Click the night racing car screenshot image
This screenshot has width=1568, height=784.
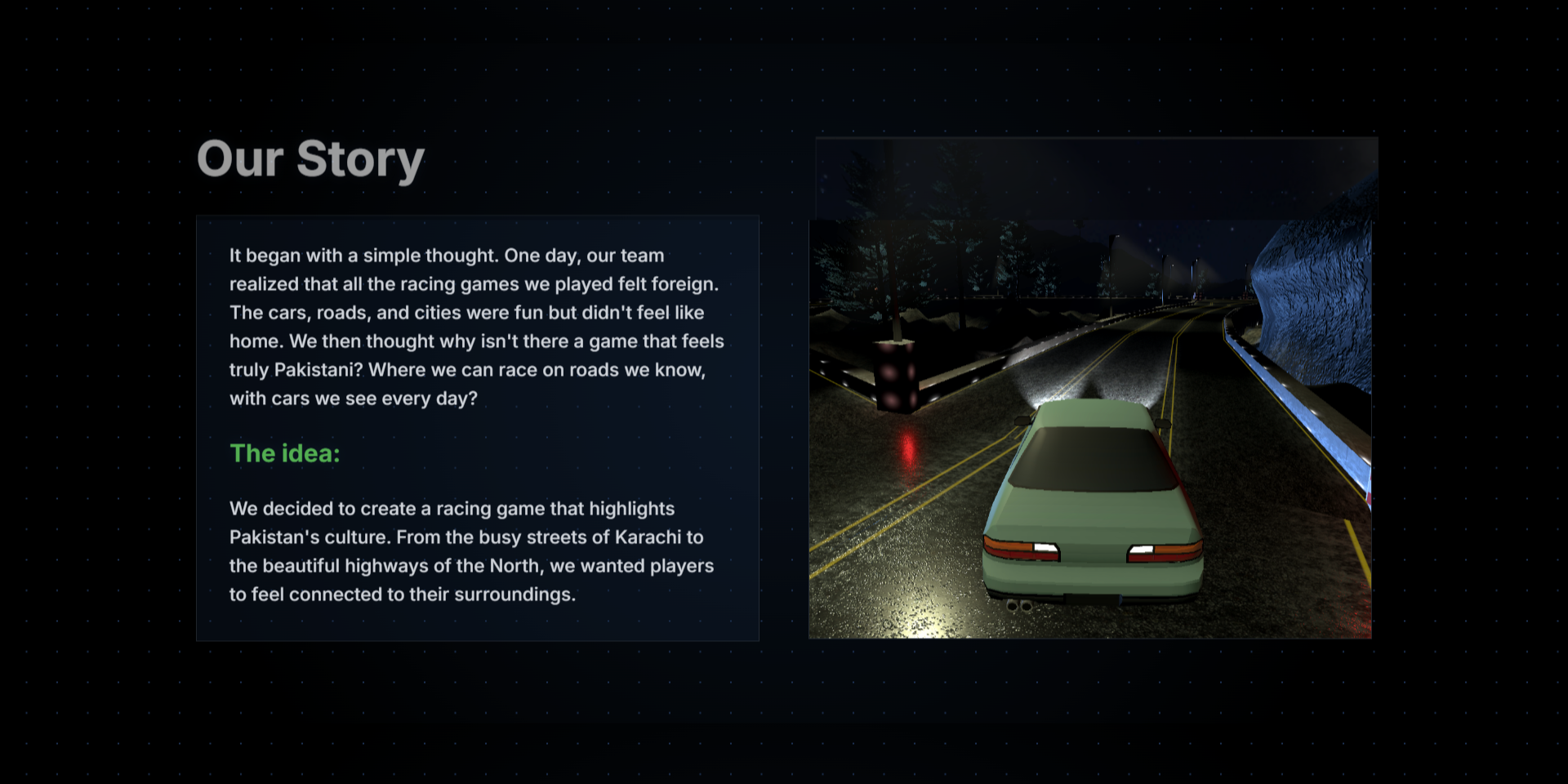[1090, 429]
